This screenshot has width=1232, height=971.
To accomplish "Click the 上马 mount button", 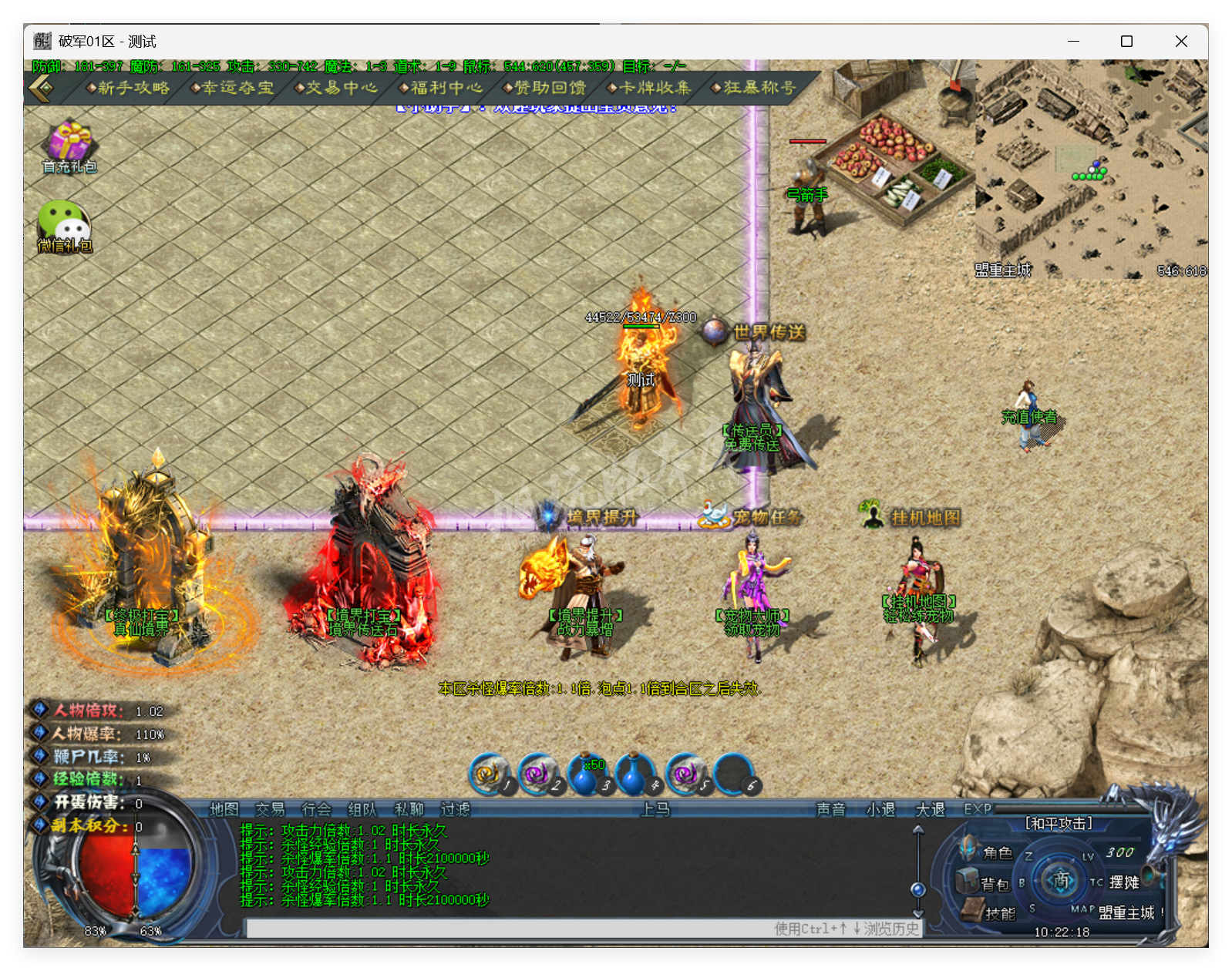I will click(x=655, y=809).
